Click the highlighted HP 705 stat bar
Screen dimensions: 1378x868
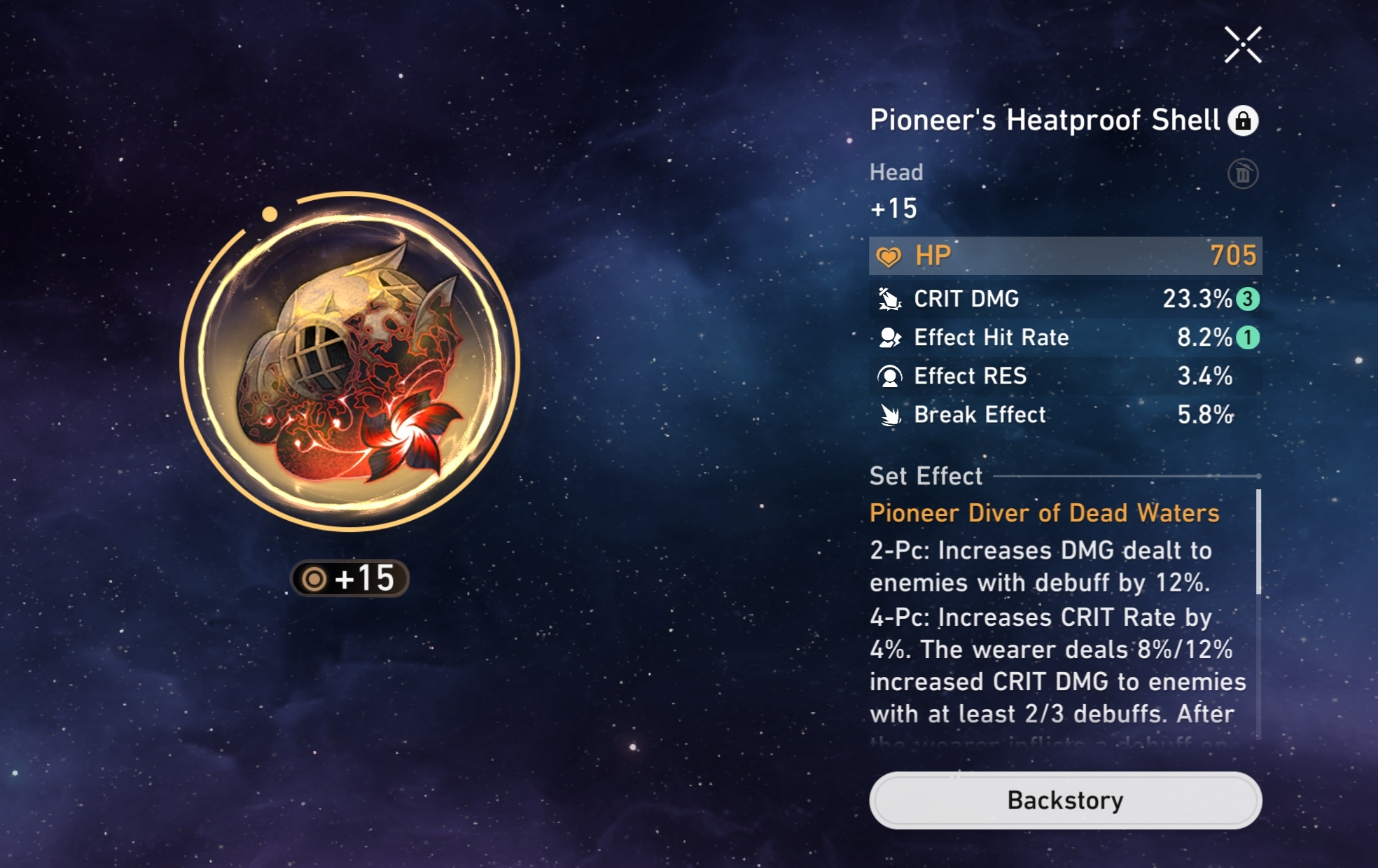(x=1063, y=256)
